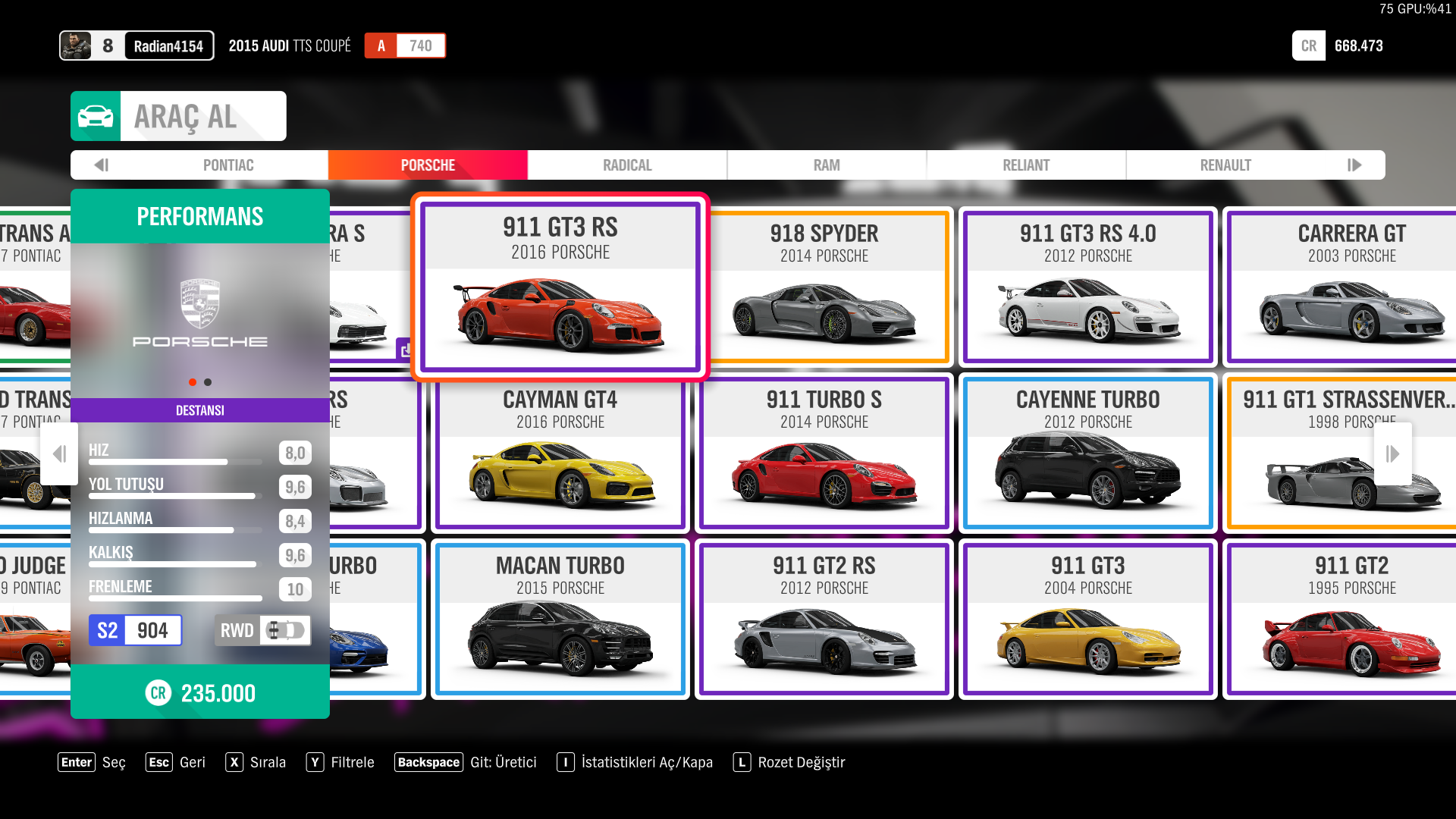Switch to the Renault manufacturer tab
This screenshot has width=1456, height=819.
(x=1225, y=165)
